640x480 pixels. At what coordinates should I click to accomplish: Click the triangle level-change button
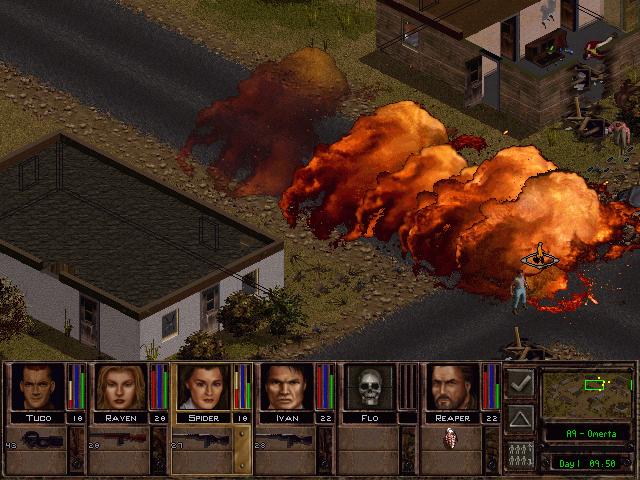(519, 417)
